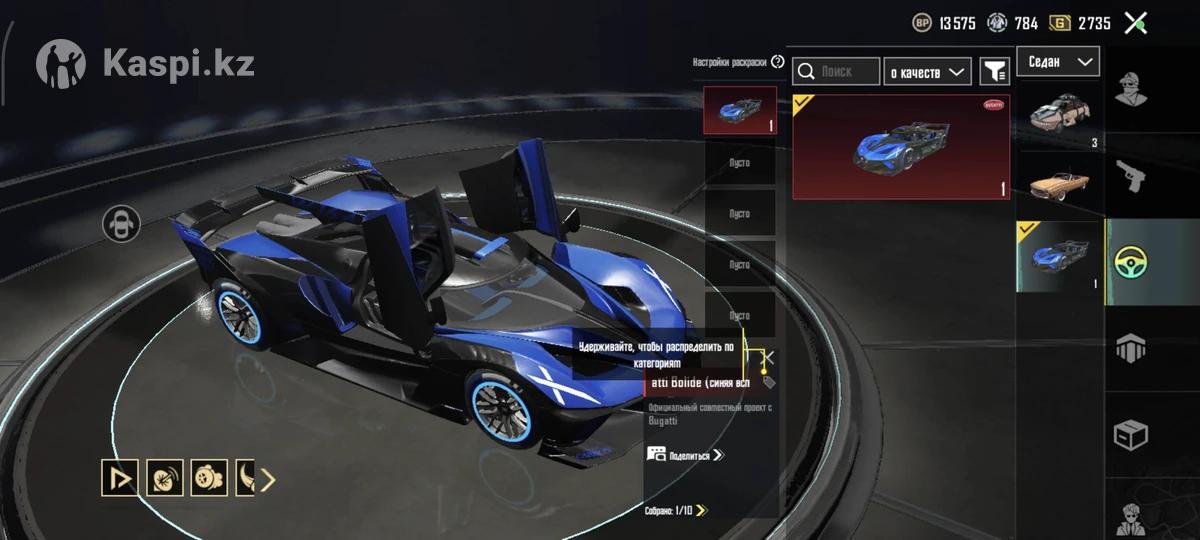Open the steering wheel vehicles tab
The image size is (1200, 540).
[x=1131, y=262]
